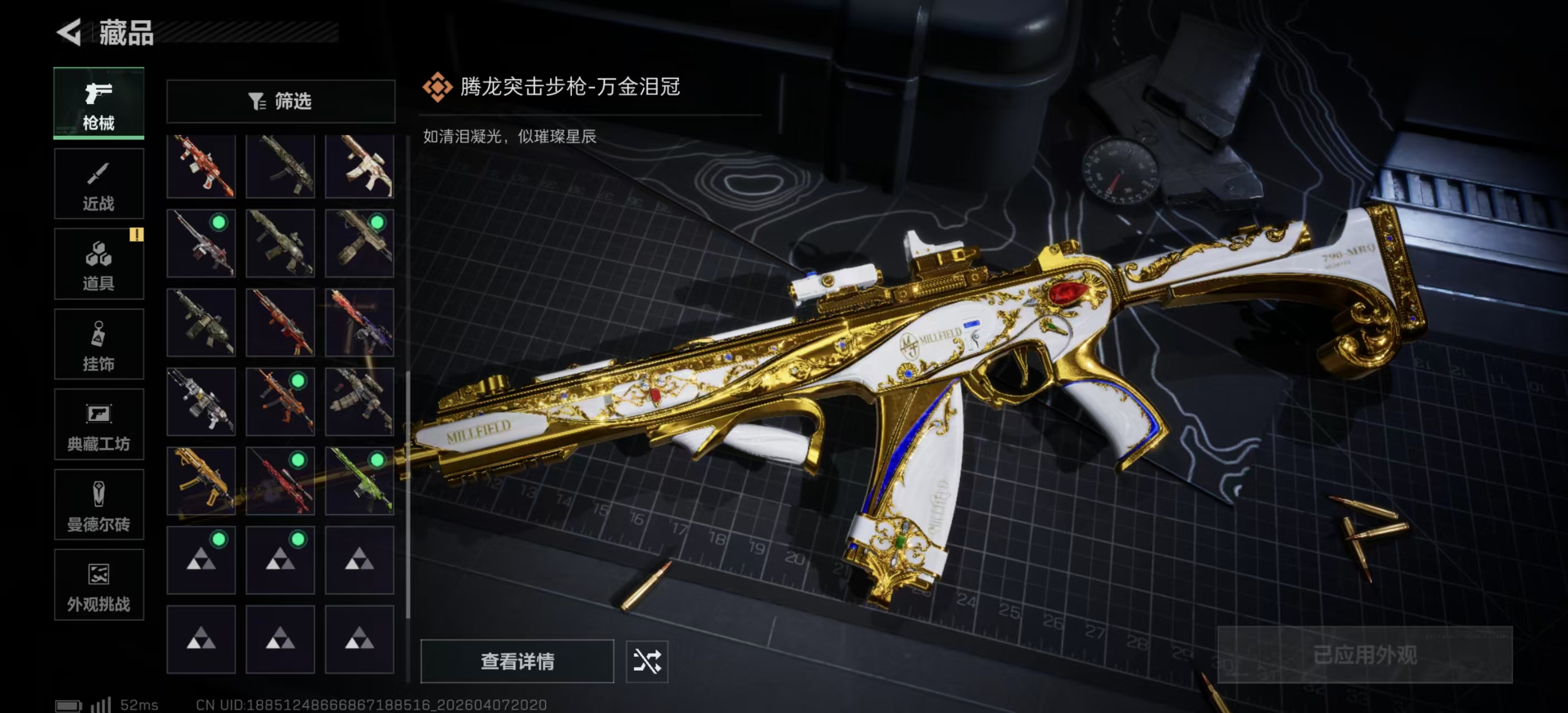Switch to the 外观挑战 tab

[x=99, y=586]
